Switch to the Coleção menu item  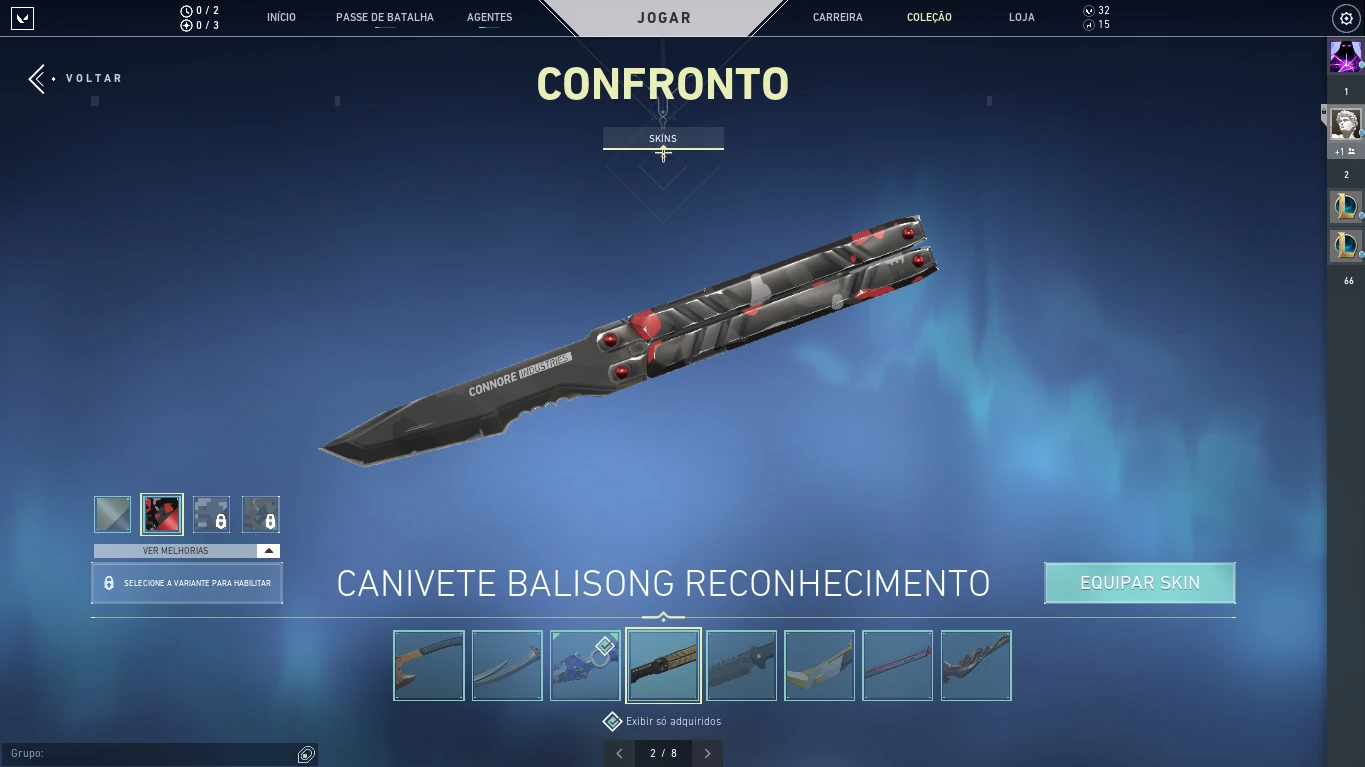click(x=928, y=17)
